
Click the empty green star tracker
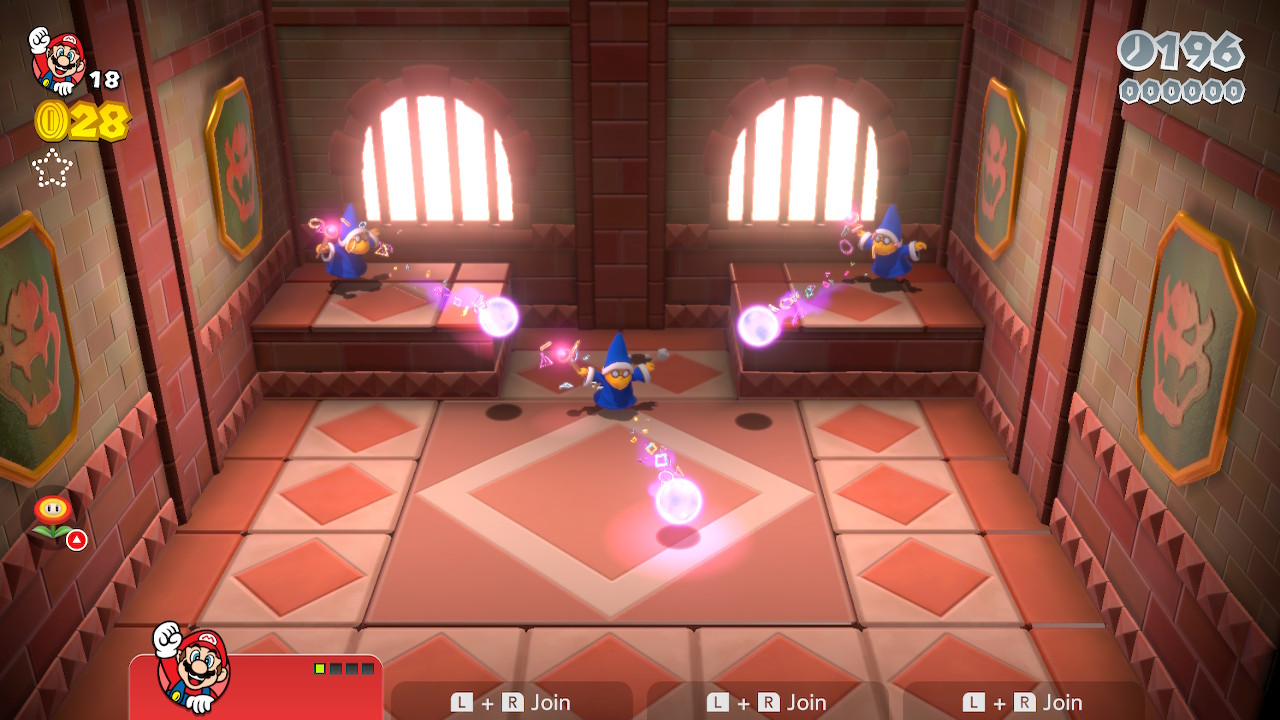52,168
